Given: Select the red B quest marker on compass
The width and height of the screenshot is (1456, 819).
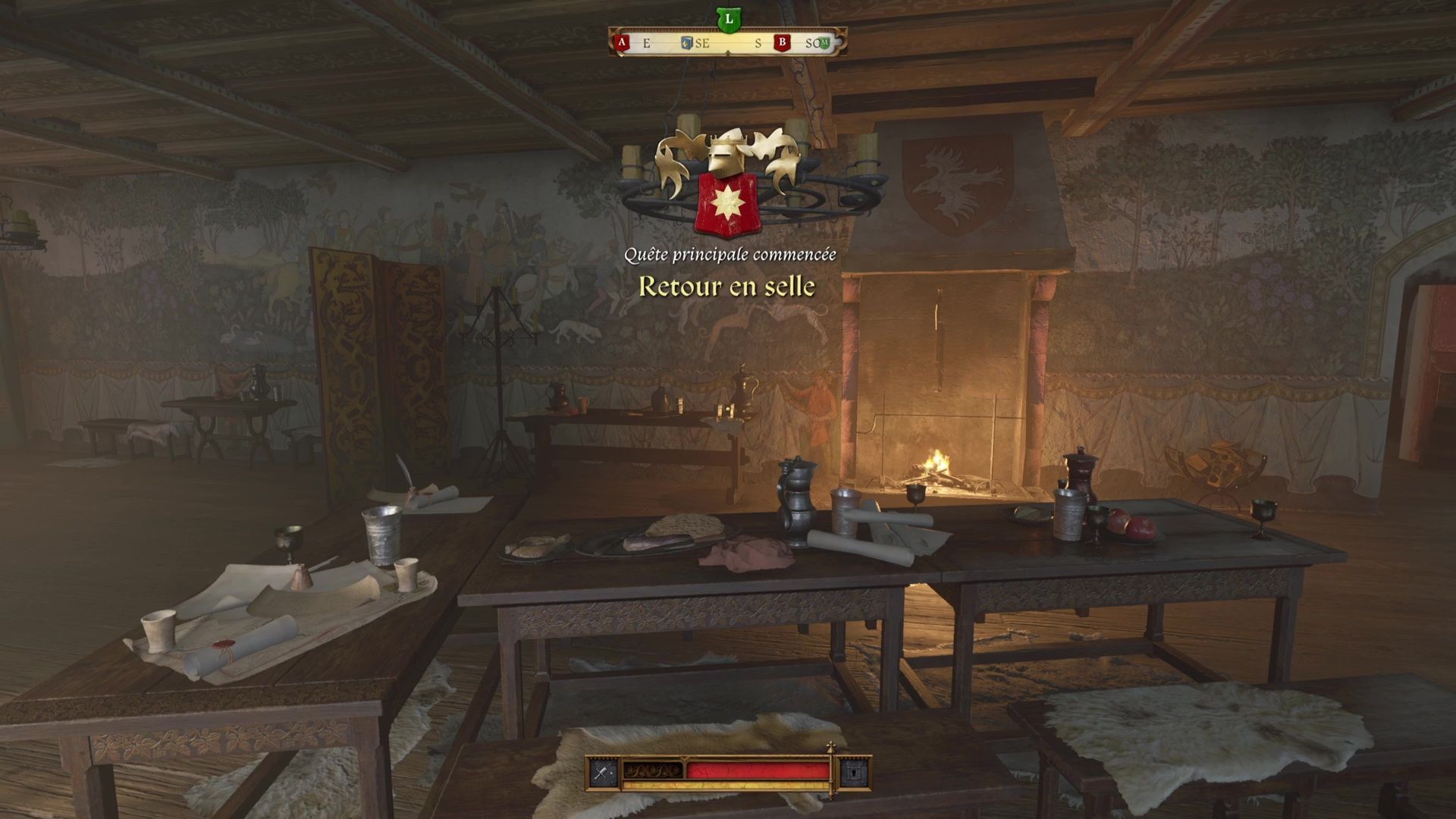Looking at the screenshot, I should (781, 42).
